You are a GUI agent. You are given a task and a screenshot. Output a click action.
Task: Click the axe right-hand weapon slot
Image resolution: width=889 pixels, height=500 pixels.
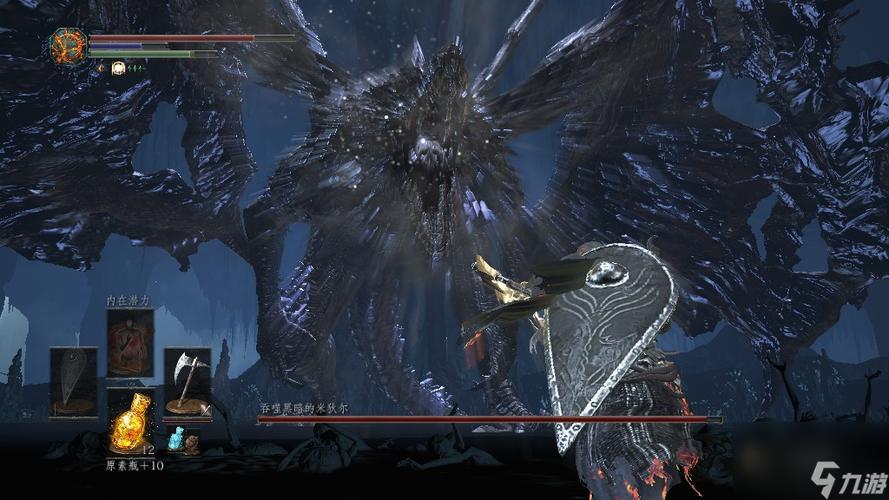coord(187,383)
